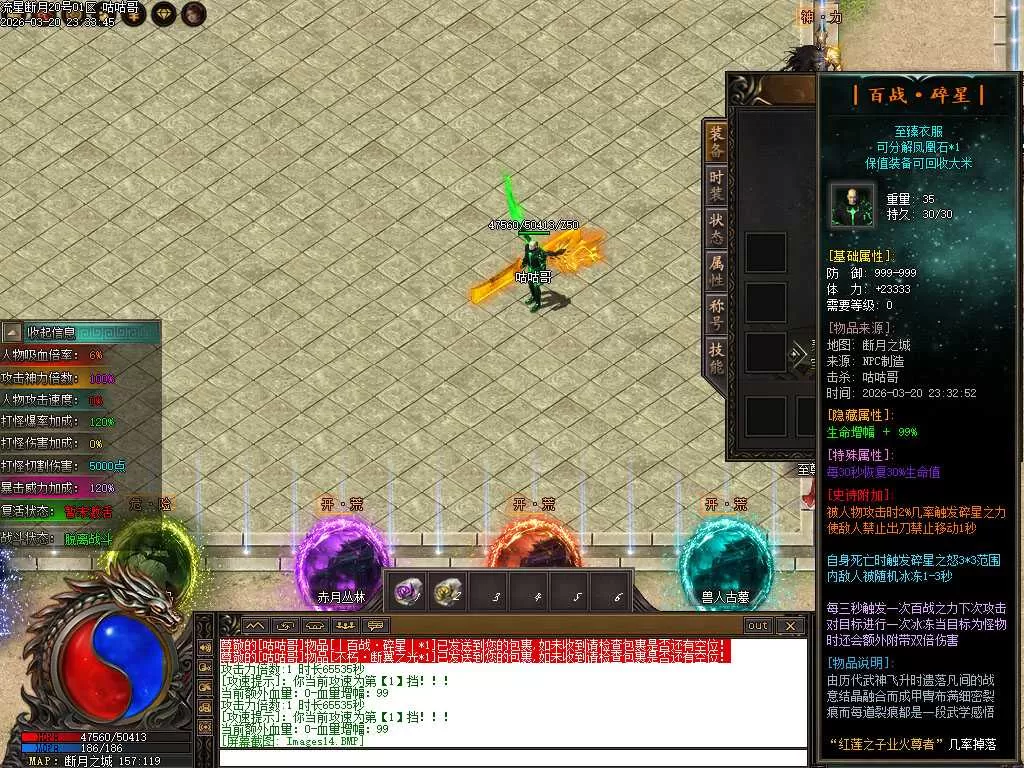Switch to the 装备 equipment tab

[716, 142]
